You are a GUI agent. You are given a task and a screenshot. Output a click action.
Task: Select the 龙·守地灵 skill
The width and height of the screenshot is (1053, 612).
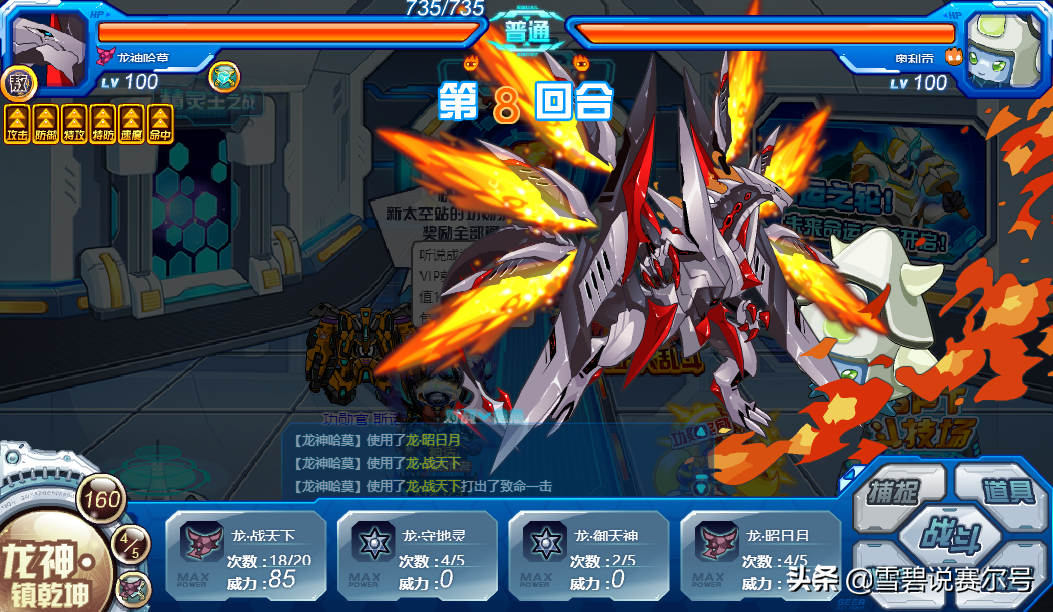pos(417,557)
